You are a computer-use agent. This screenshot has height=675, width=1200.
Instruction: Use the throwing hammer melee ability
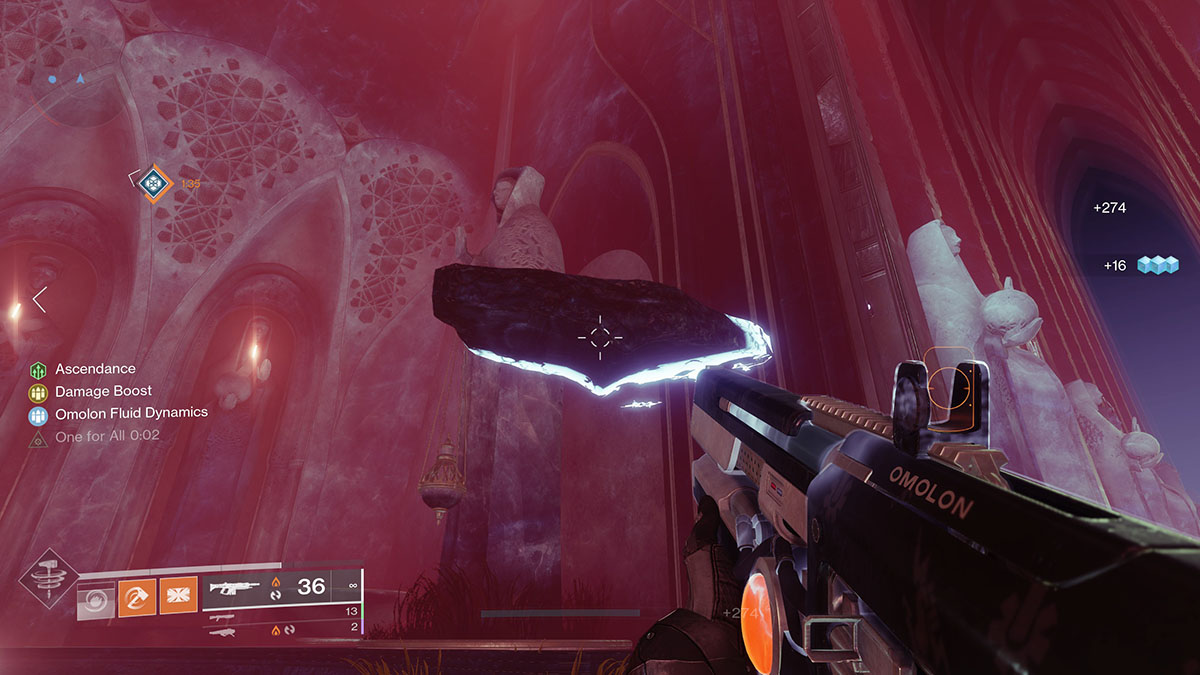pyautogui.click(x=135, y=599)
